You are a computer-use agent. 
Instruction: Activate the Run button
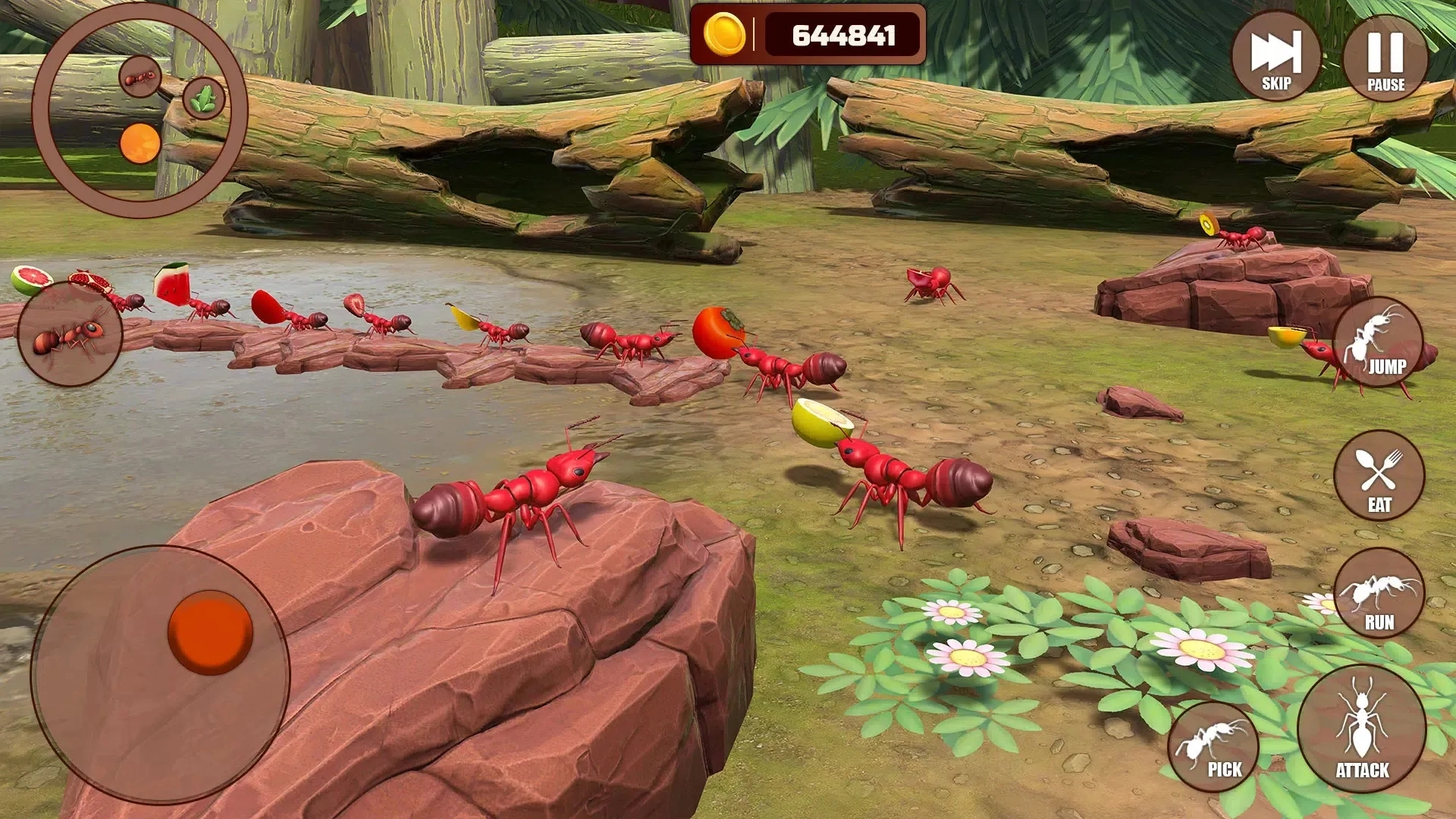(x=1379, y=593)
